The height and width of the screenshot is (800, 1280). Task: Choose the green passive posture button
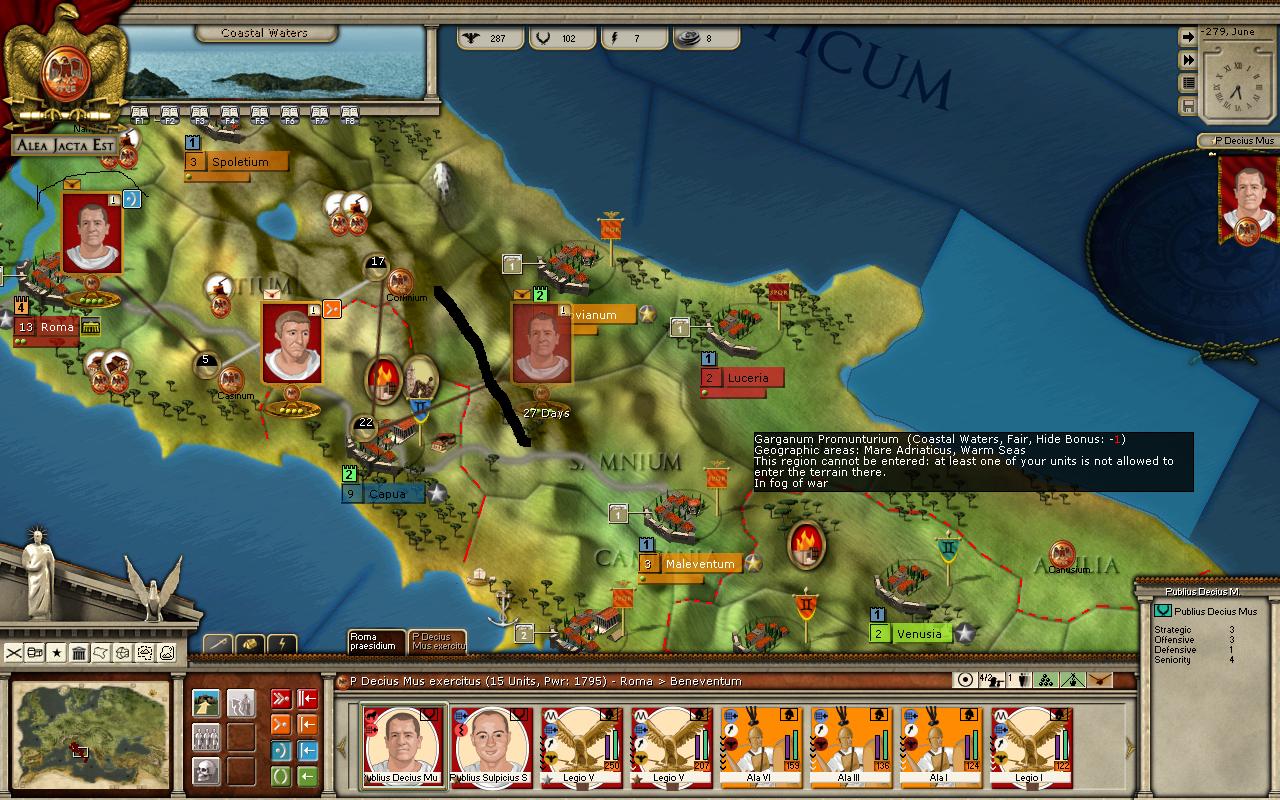(281, 776)
